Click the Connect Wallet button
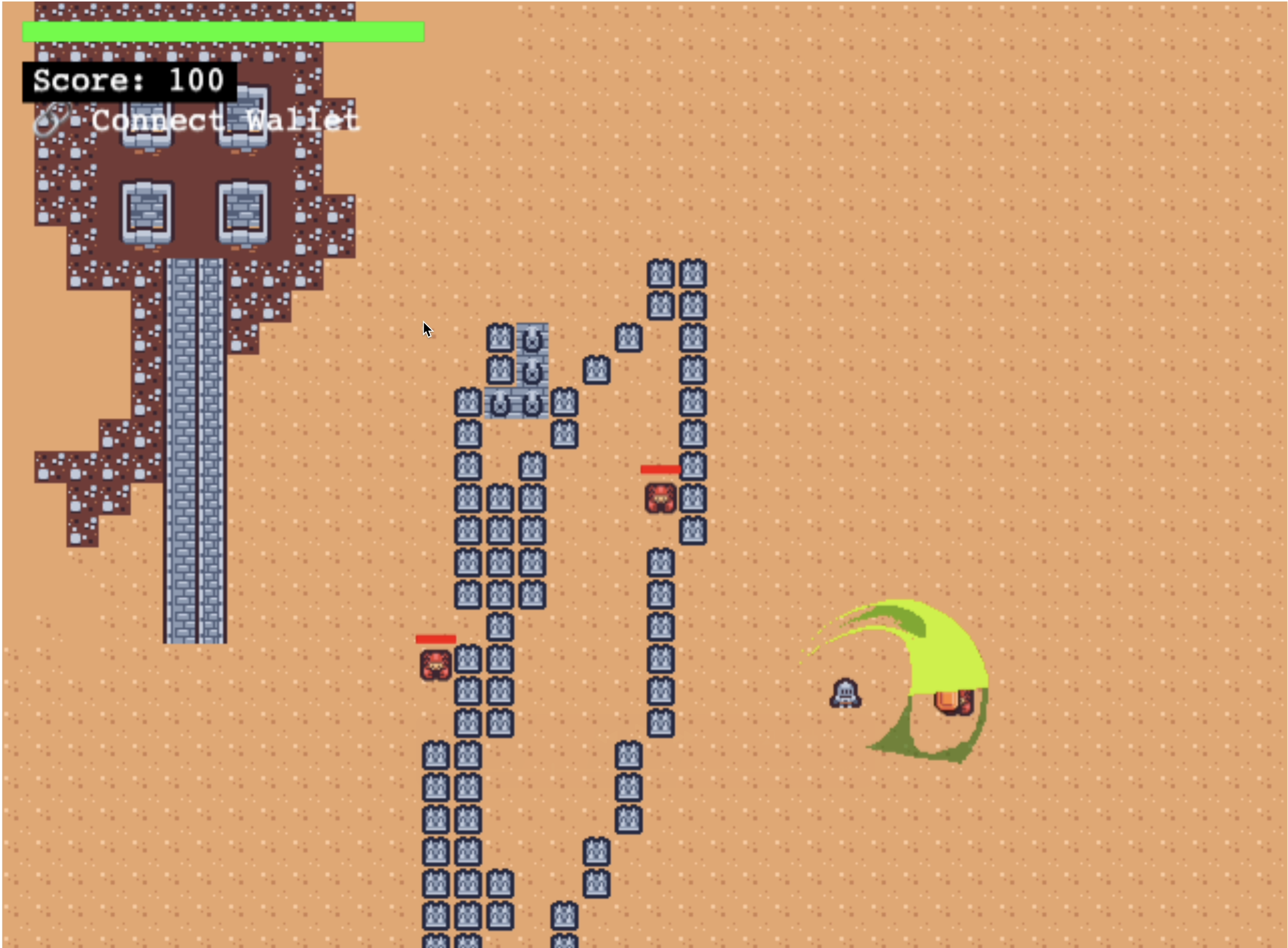The width and height of the screenshot is (1288, 948). pos(198,121)
